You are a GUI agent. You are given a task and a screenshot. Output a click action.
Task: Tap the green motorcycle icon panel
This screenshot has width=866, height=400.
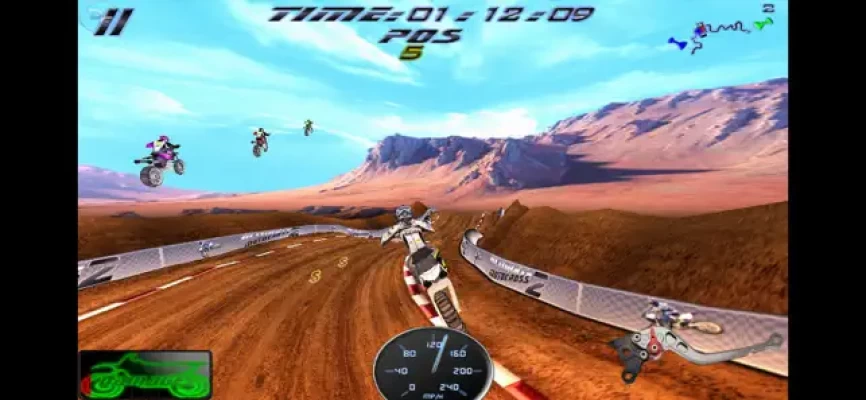[145, 374]
